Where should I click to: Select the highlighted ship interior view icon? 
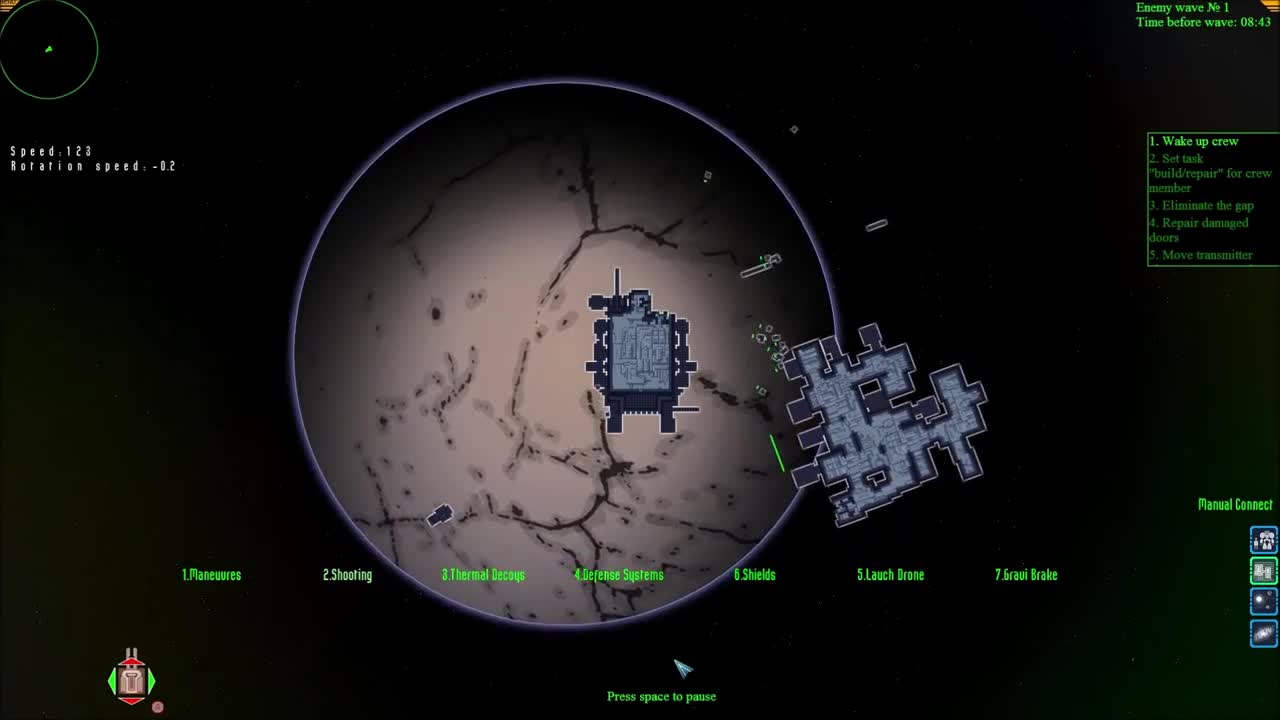[x=1263, y=570]
